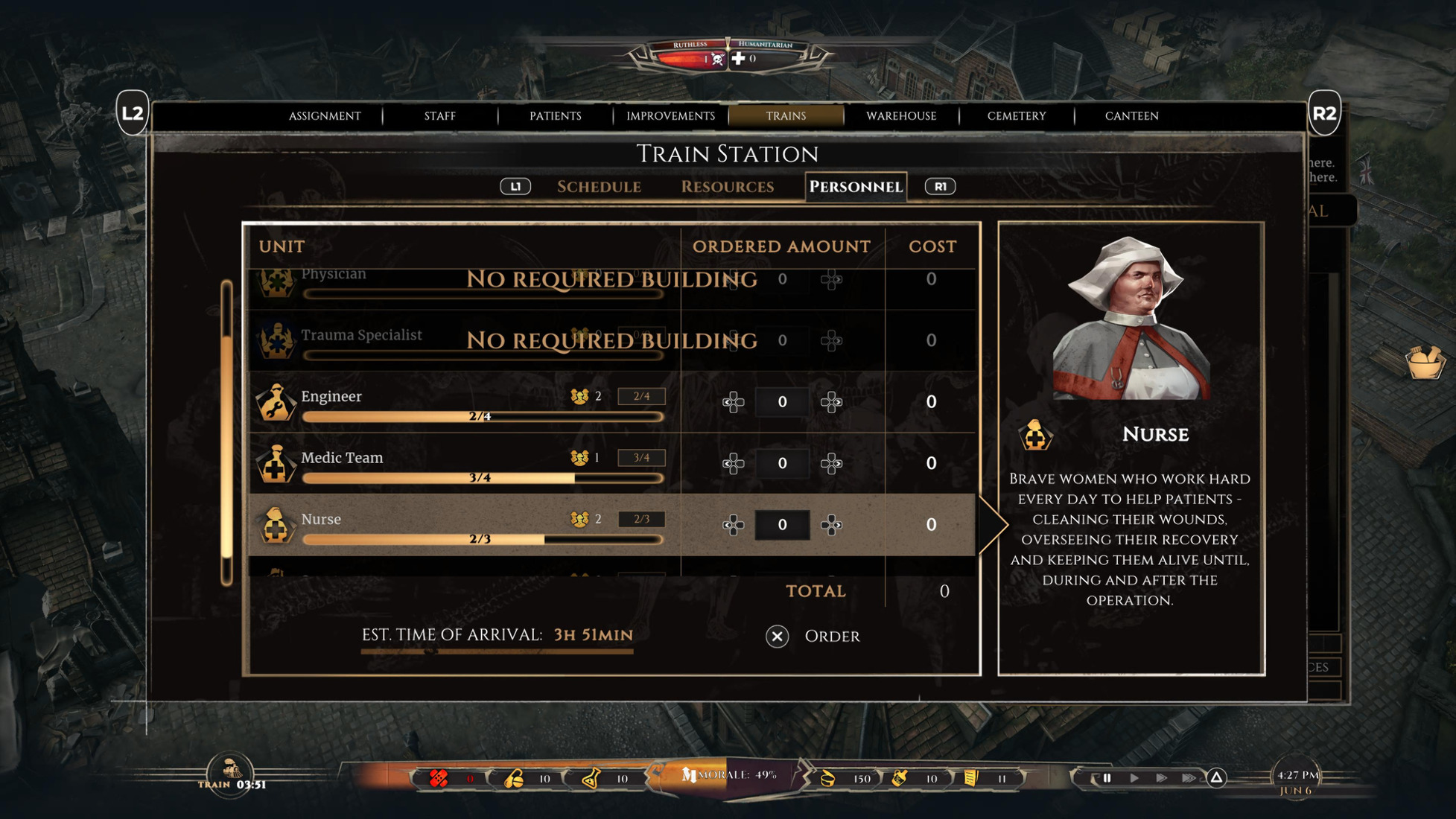Pause the game speed
Image resolution: width=1456 pixels, height=819 pixels.
1107,778
